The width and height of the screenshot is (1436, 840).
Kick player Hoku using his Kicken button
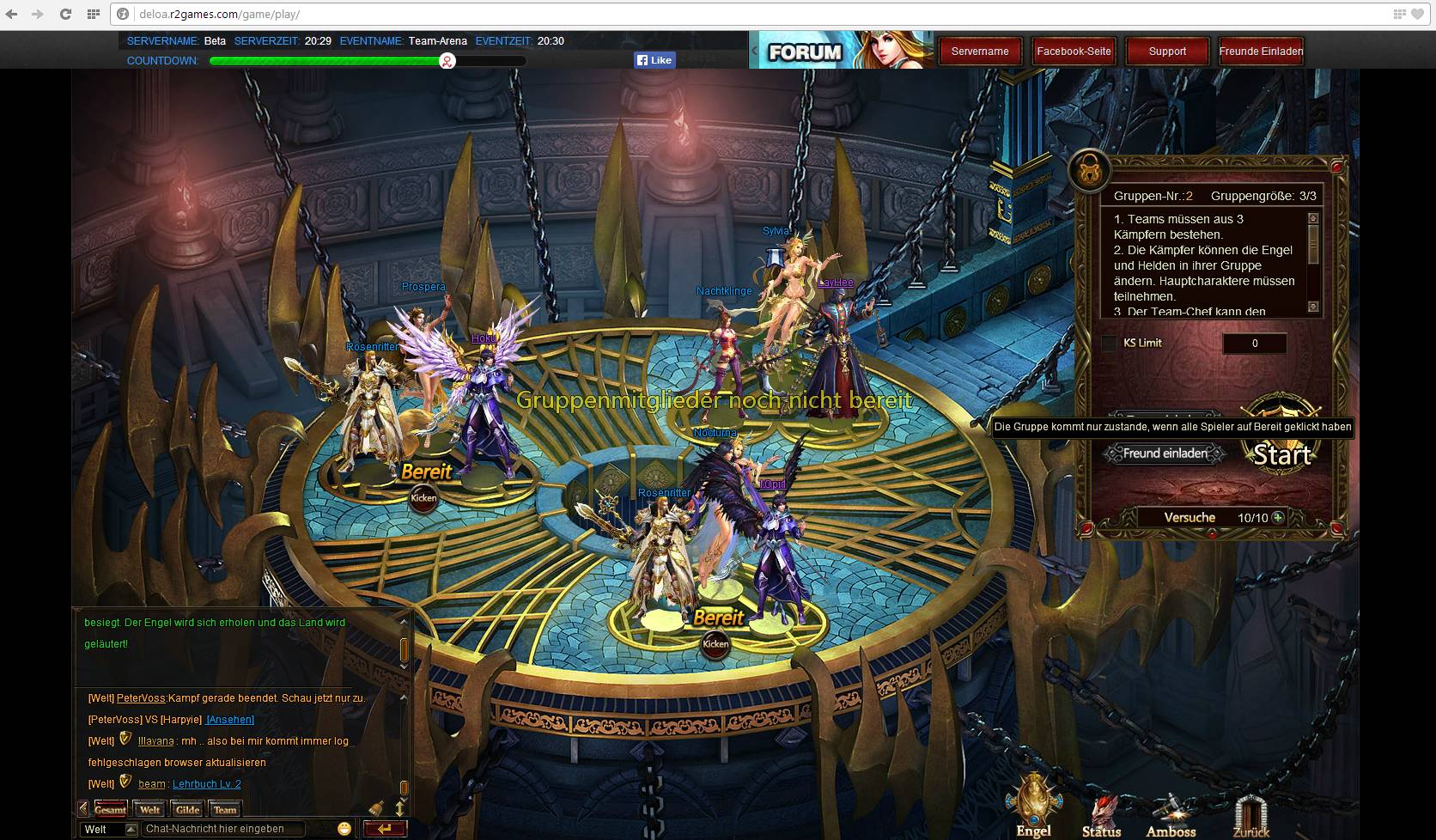click(x=423, y=498)
